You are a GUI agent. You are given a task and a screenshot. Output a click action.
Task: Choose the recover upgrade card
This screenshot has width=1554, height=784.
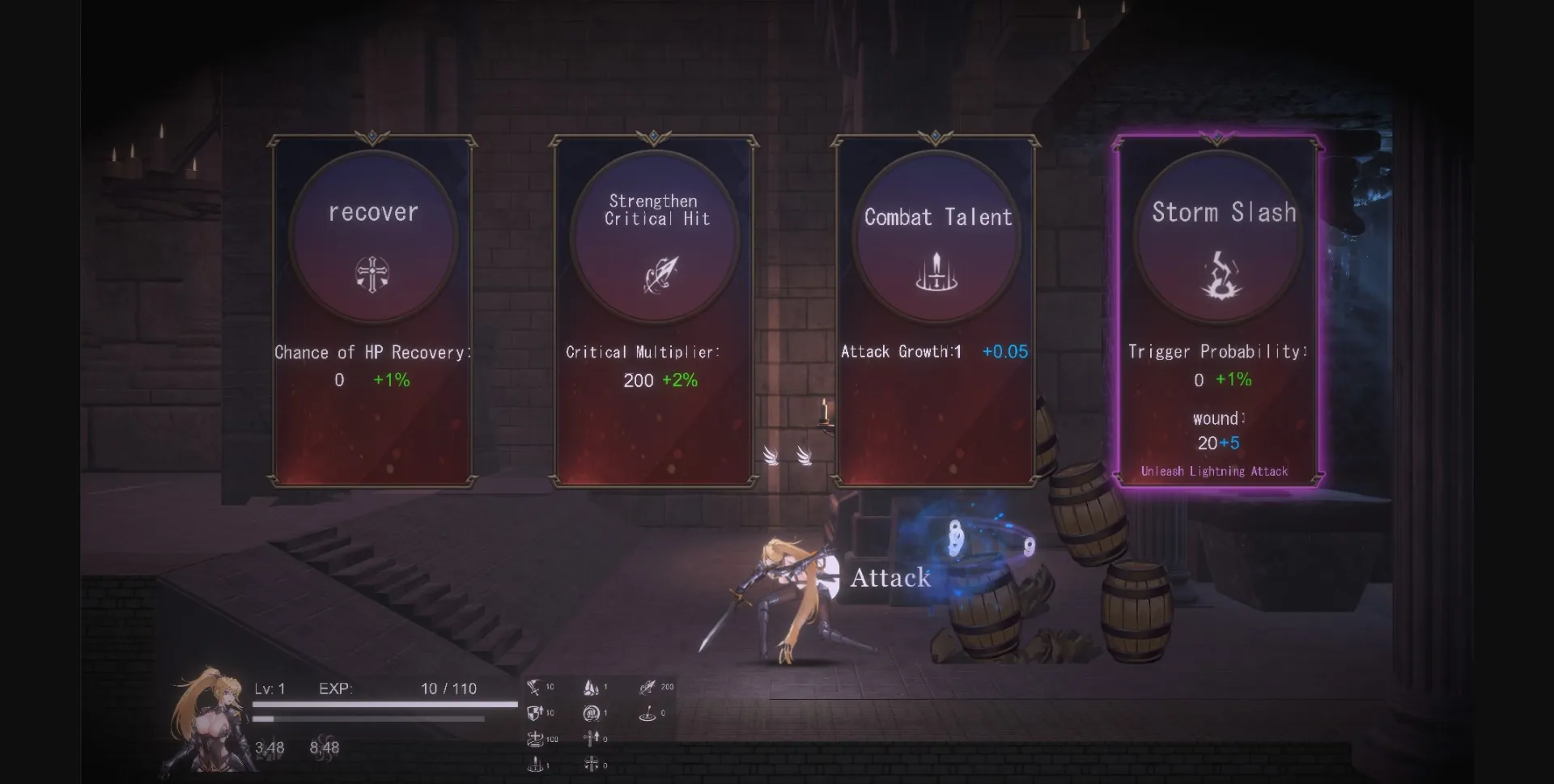[372, 311]
